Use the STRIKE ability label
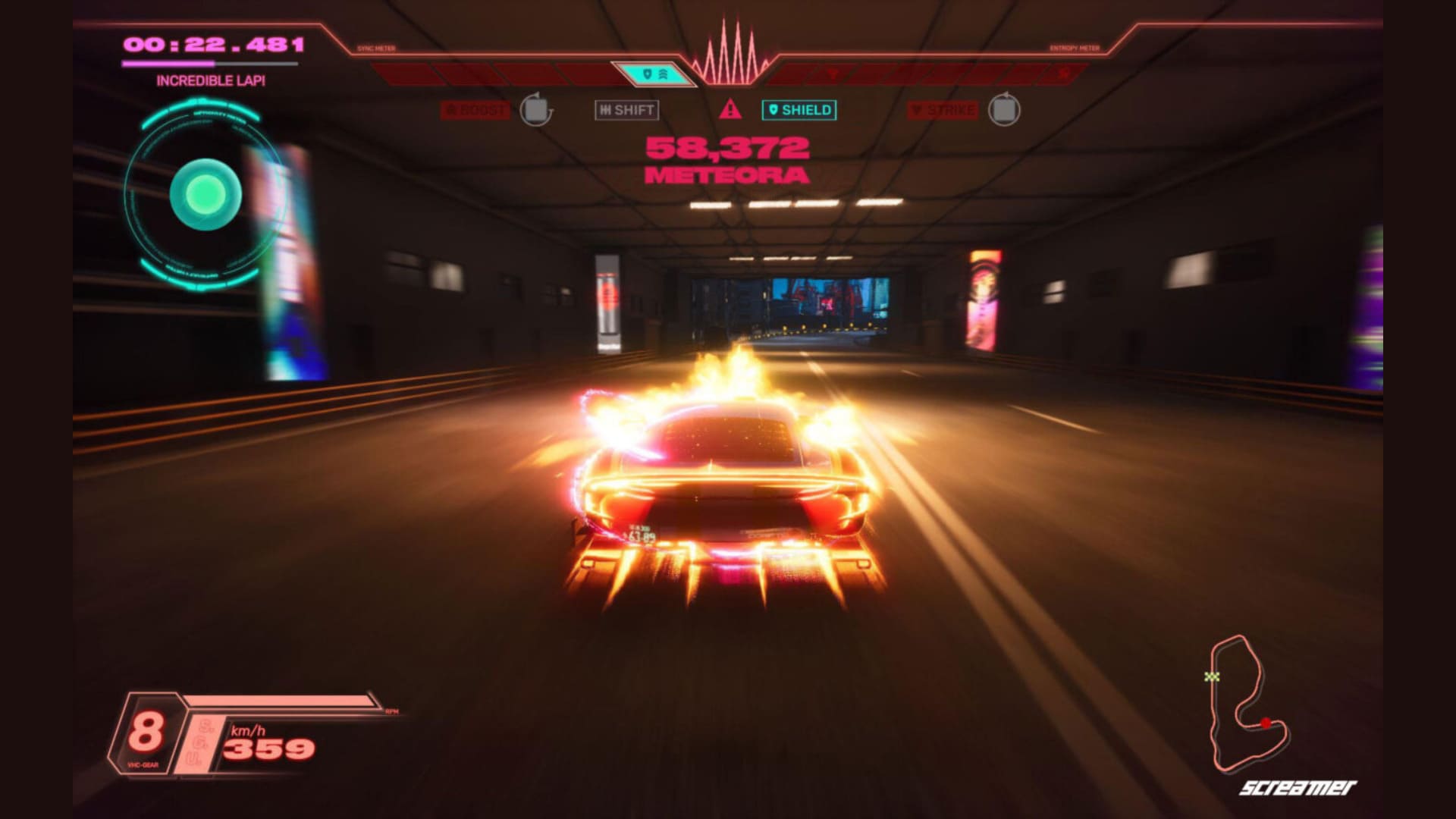This screenshot has height=819, width=1456. [943, 110]
